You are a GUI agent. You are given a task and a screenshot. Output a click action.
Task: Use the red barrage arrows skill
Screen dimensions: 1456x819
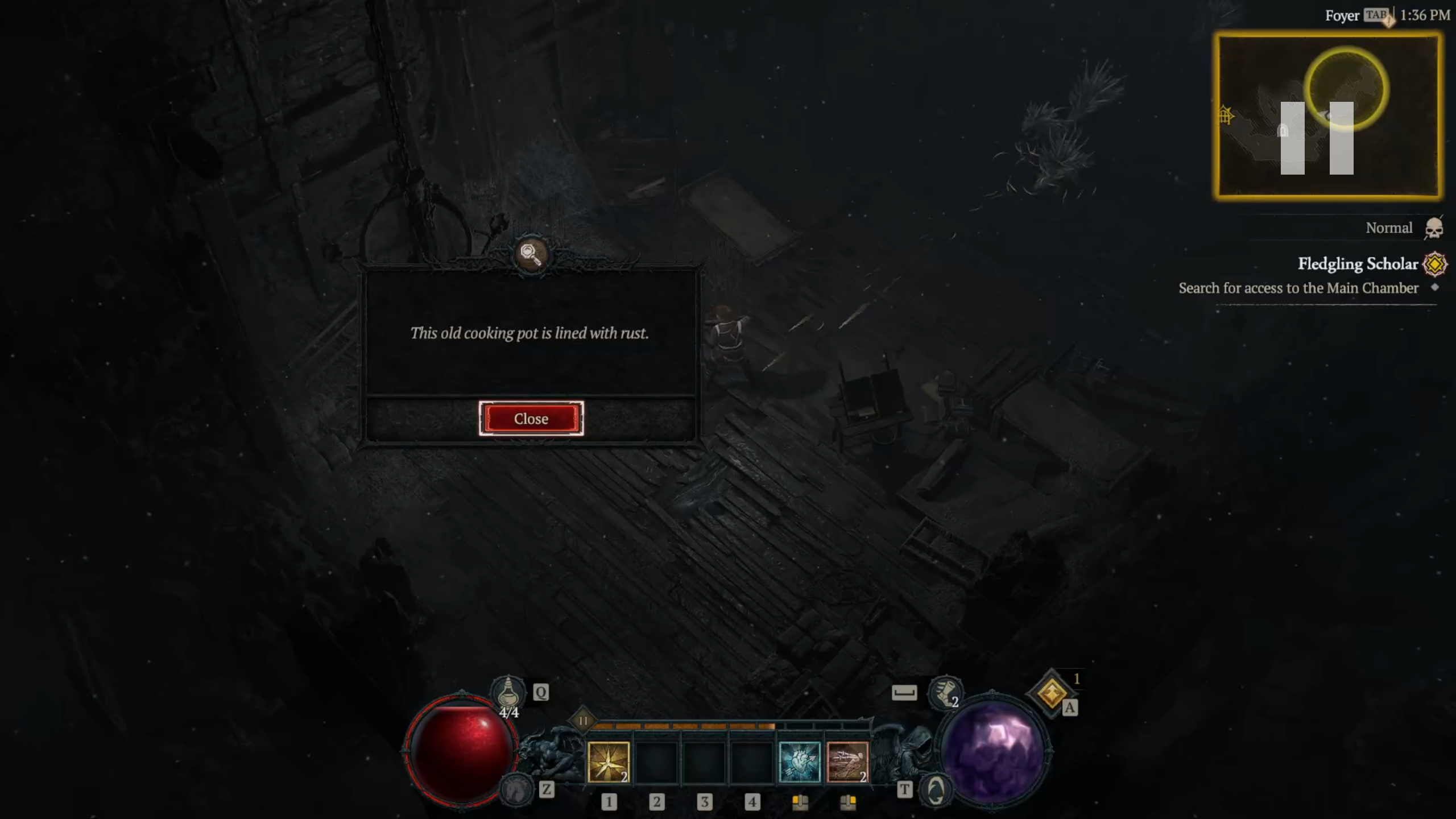point(847,762)
